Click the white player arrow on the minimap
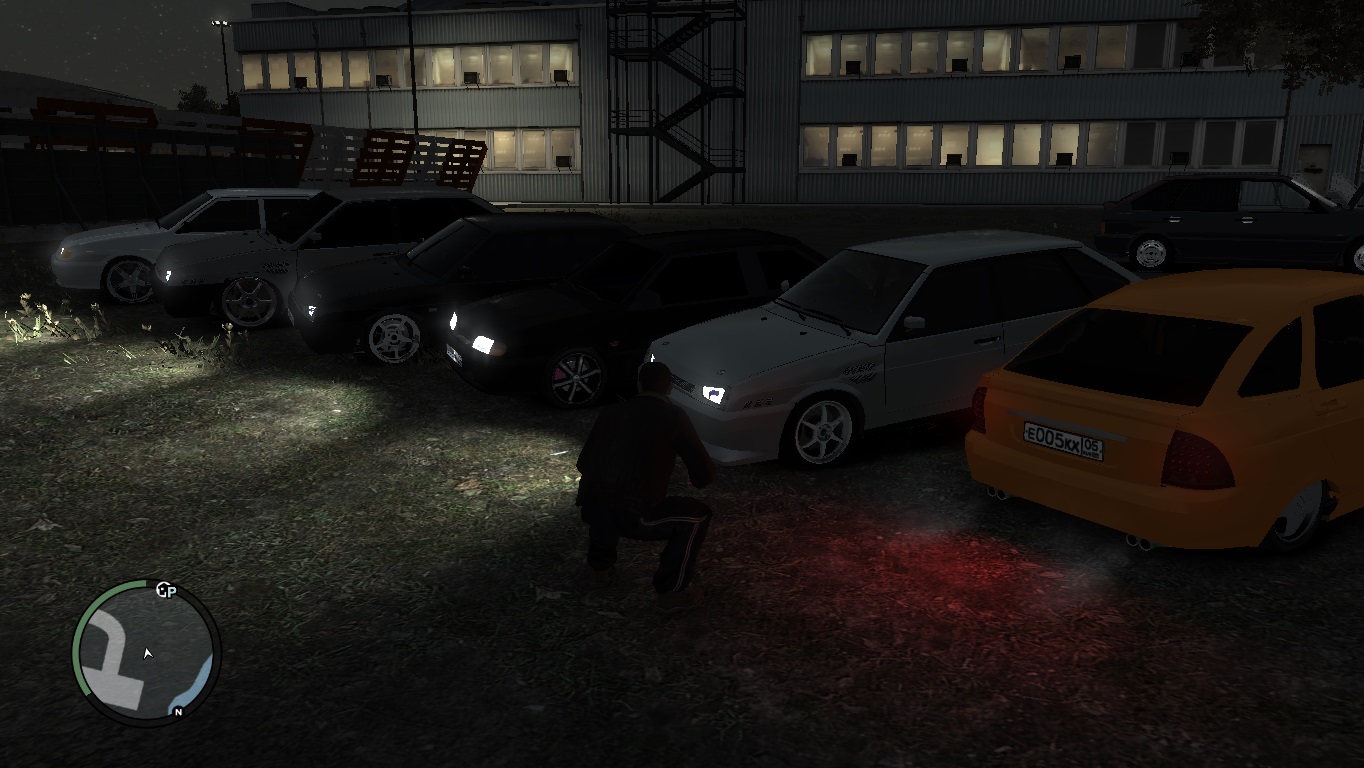1364x768 pixels. coord(148,653)
